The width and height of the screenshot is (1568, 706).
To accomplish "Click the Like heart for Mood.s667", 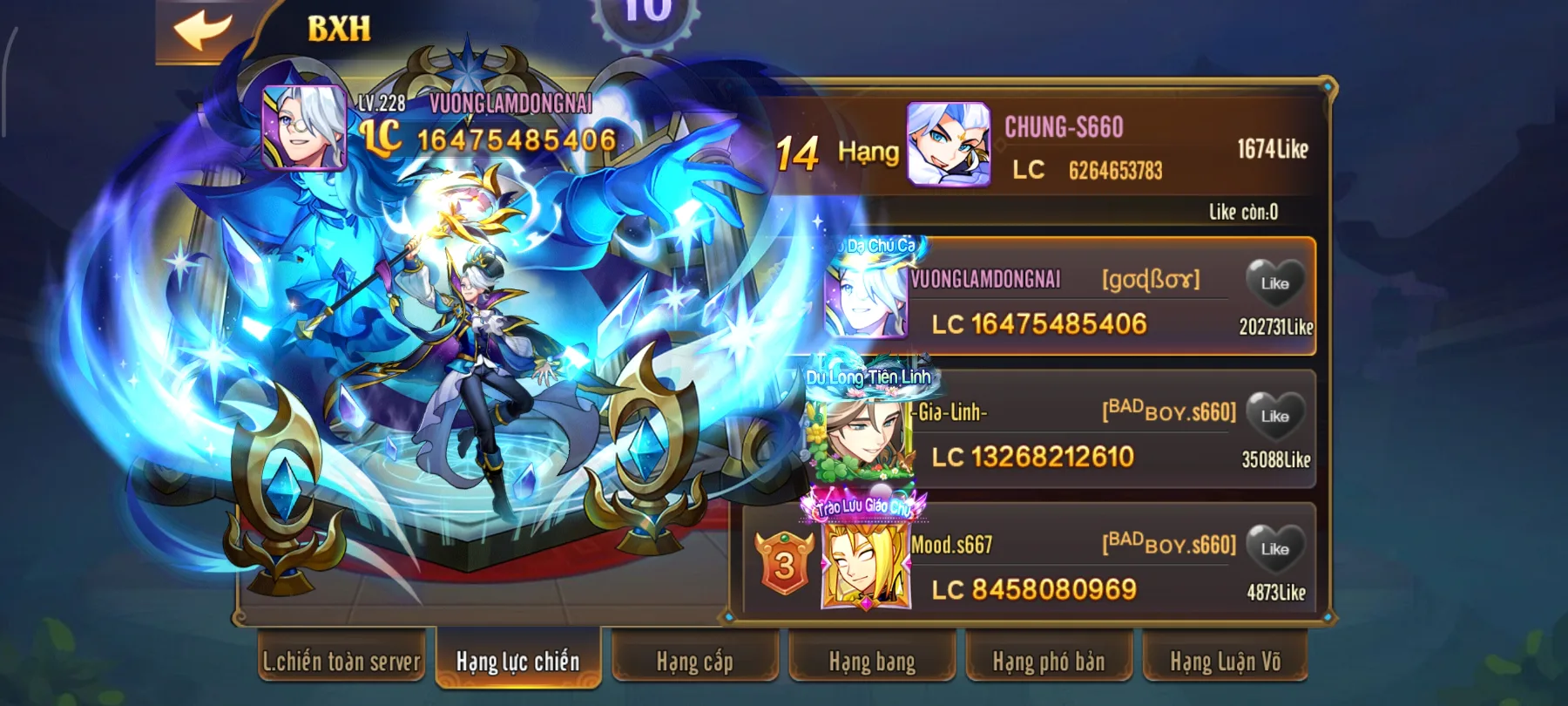I will (1275, 549).
